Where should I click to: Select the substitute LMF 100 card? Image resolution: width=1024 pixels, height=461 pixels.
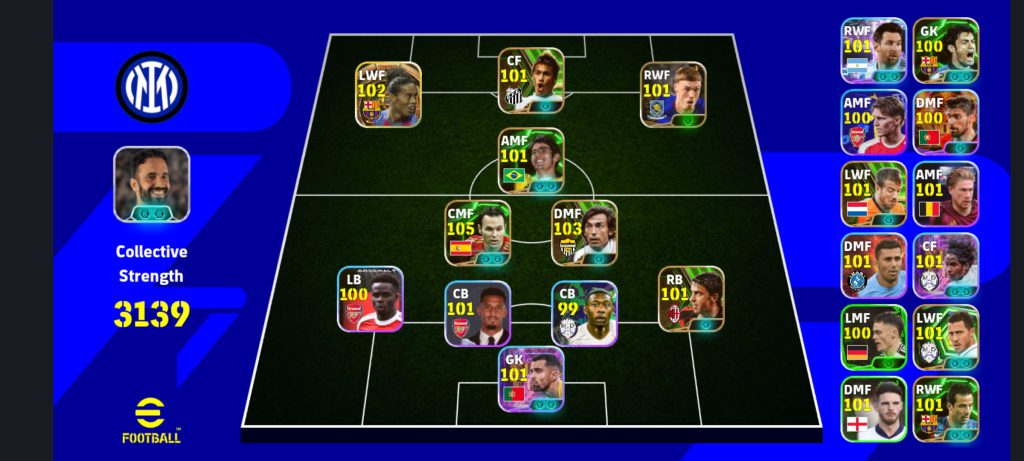[873, 337]
